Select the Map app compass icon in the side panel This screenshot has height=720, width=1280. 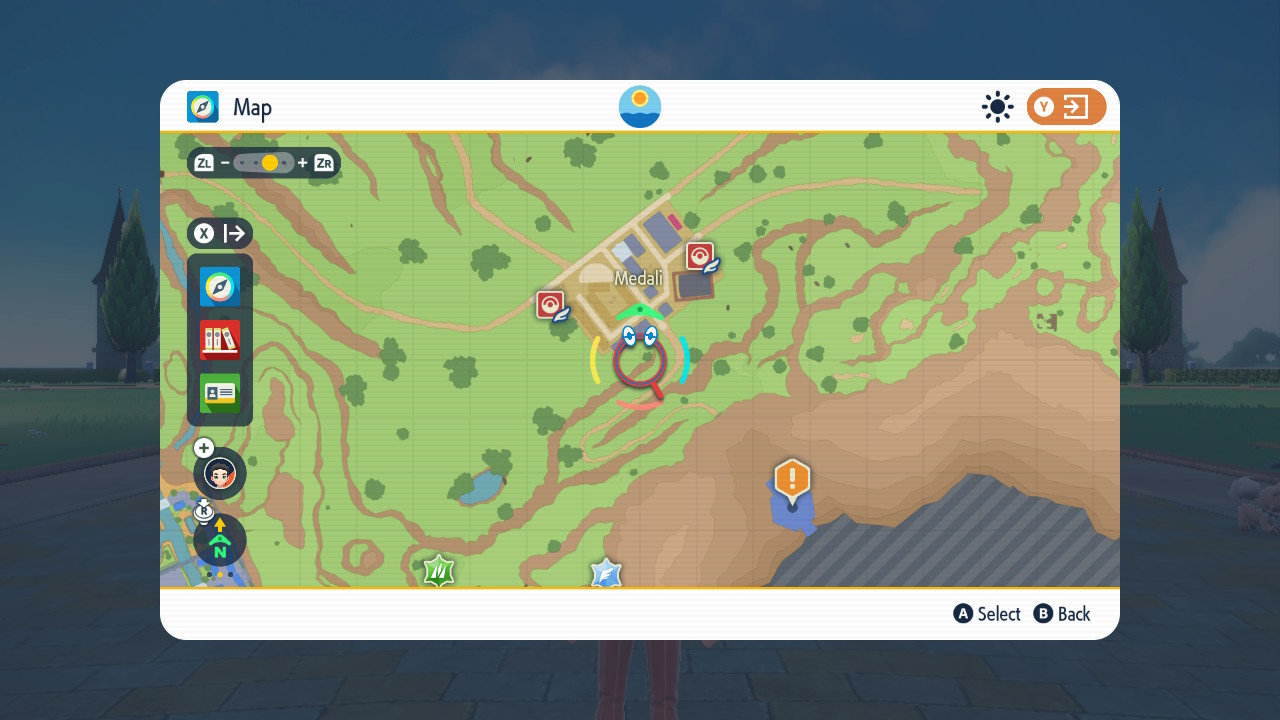click(x=220, y=287)
